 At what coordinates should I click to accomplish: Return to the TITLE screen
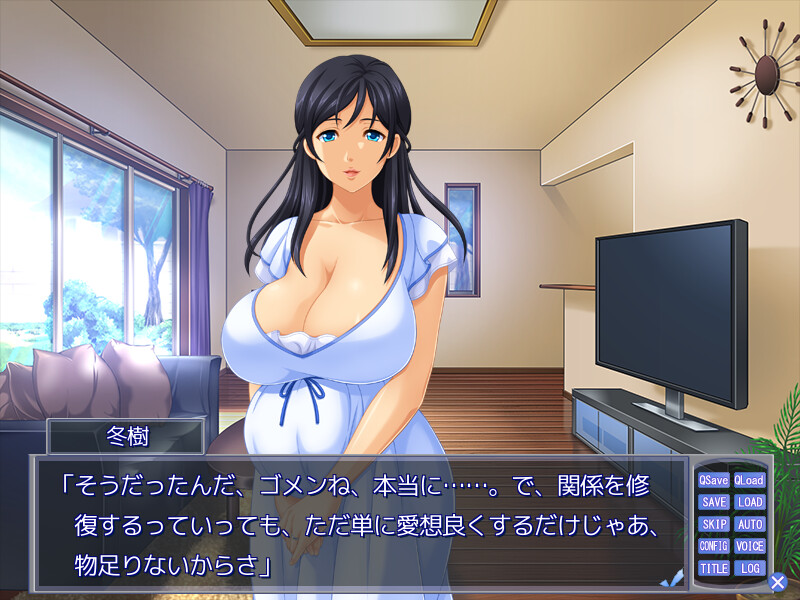point(714,568)
